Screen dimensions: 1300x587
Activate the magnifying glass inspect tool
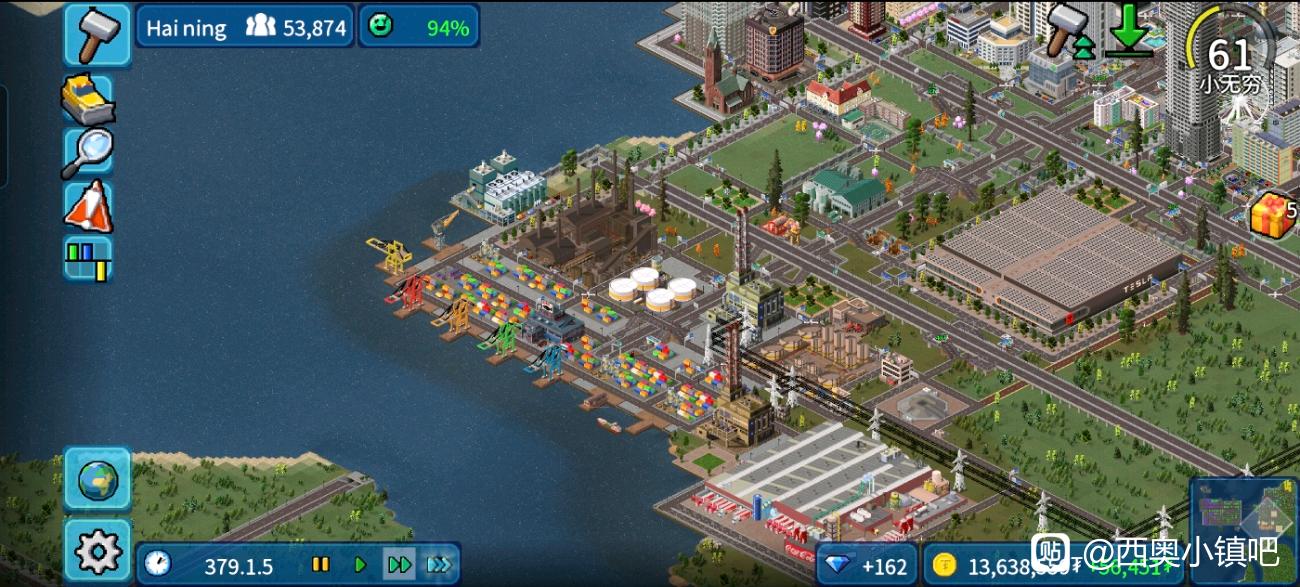88,152
